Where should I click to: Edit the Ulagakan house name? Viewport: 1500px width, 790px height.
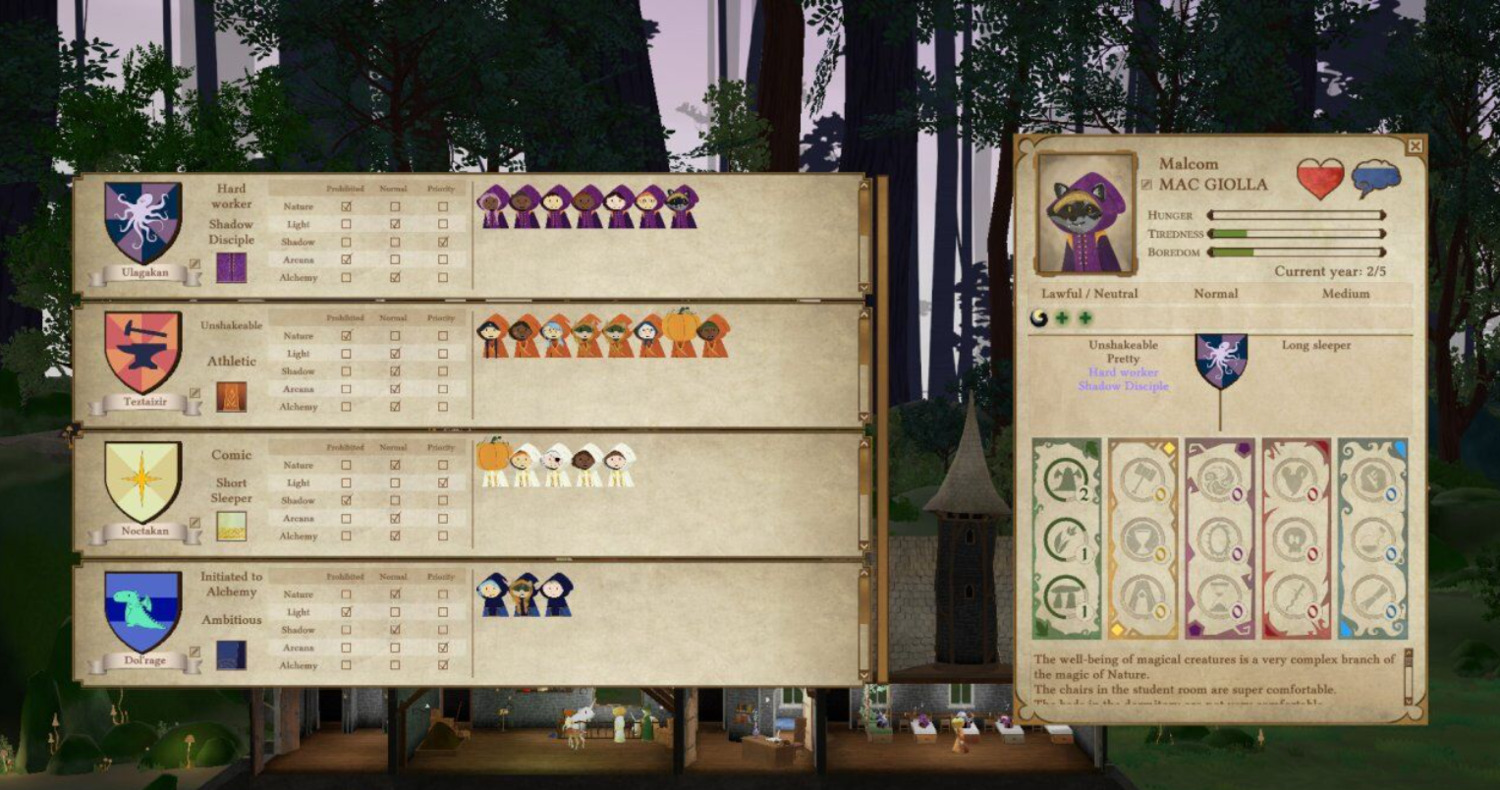[194, 265]
